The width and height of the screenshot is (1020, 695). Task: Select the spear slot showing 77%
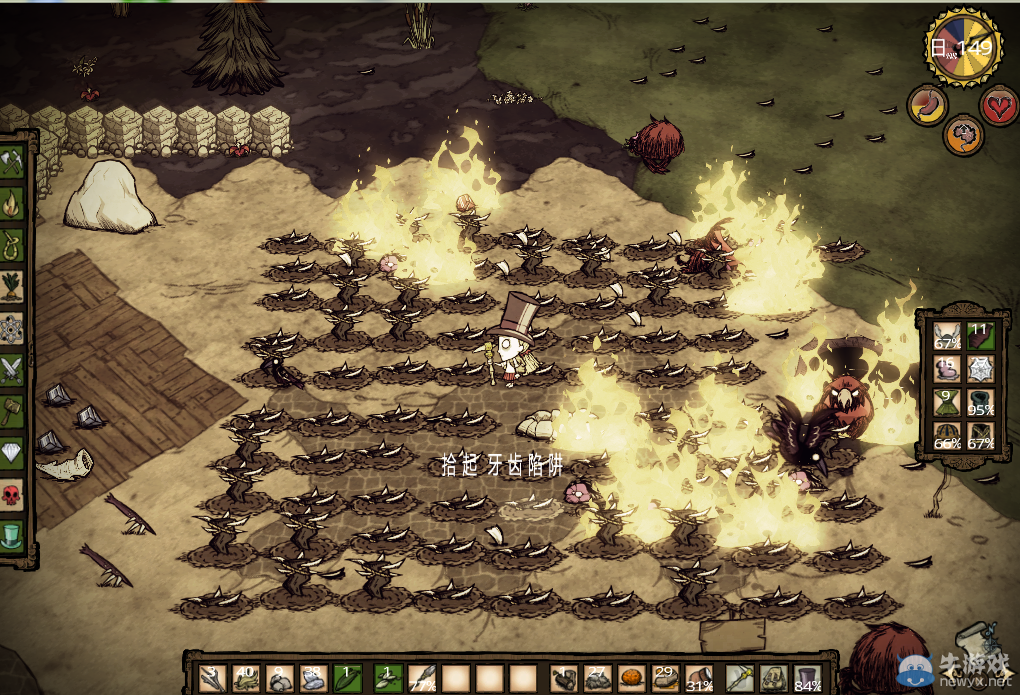tap(422, 679)
